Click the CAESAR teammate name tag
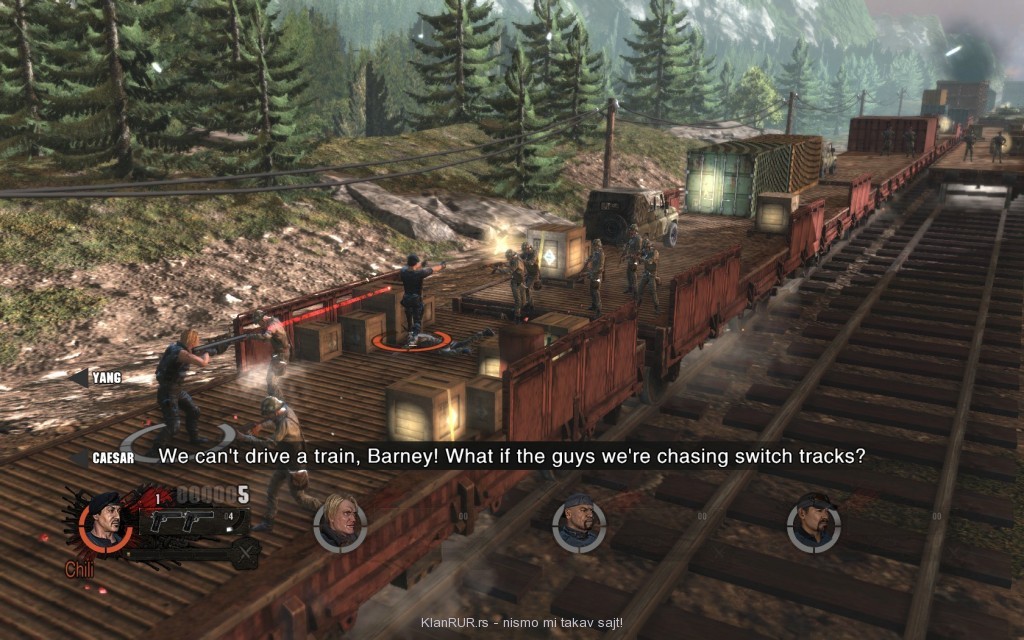The height and width of the screenshot is (640, 1024). (x=109, y=457)
